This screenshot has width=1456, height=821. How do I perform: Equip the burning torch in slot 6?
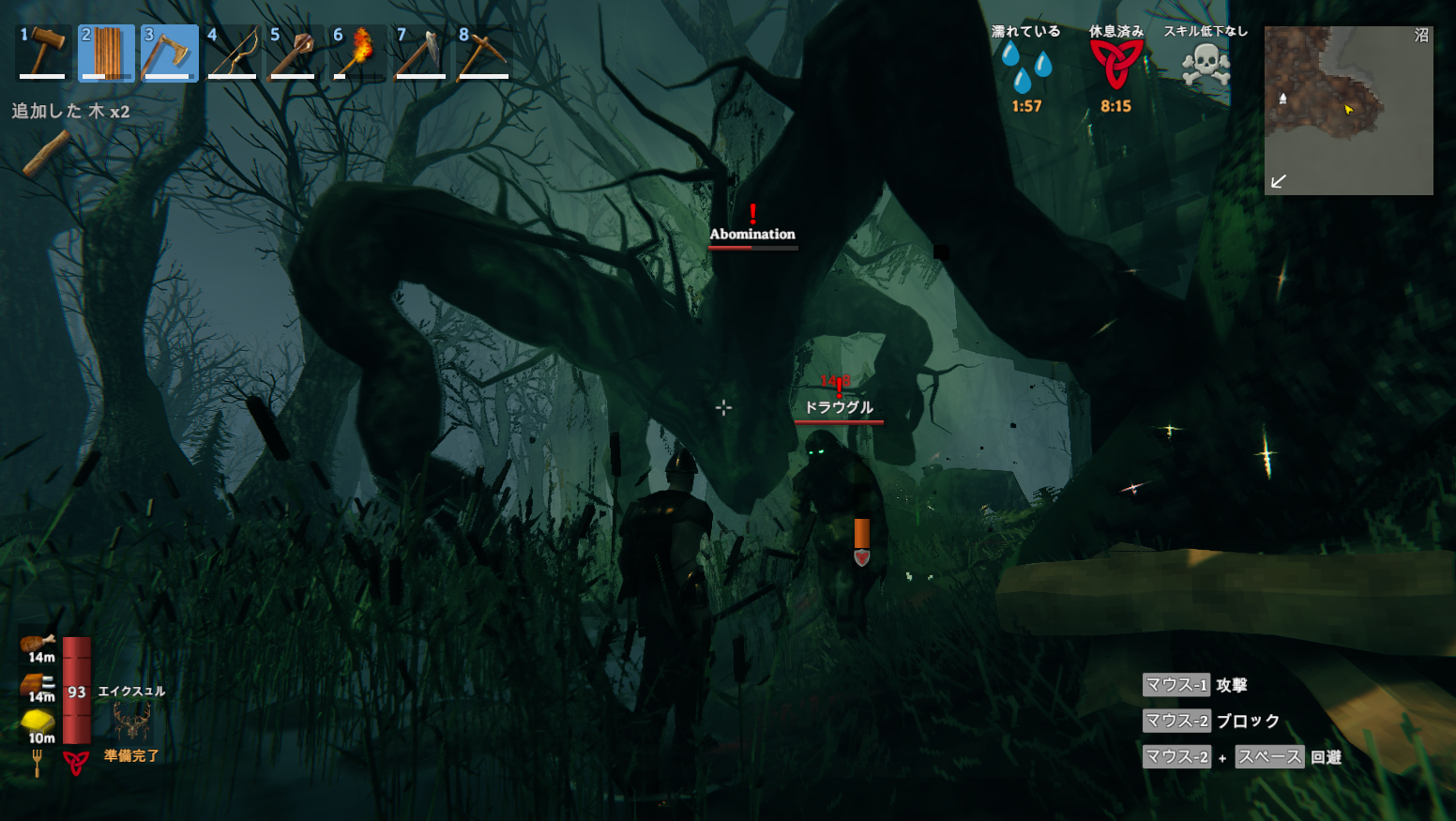tap(357, 53)
